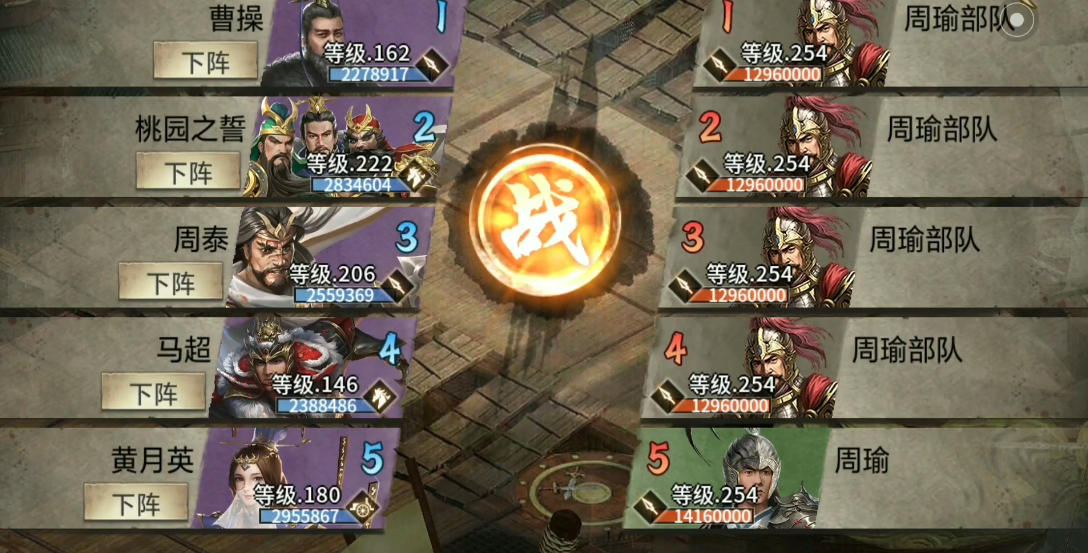Click 下阵 for the 桃园之誓 team
Image resolution: width=1088 pixels, height=553 pixels.
click(x=188, y=171)
